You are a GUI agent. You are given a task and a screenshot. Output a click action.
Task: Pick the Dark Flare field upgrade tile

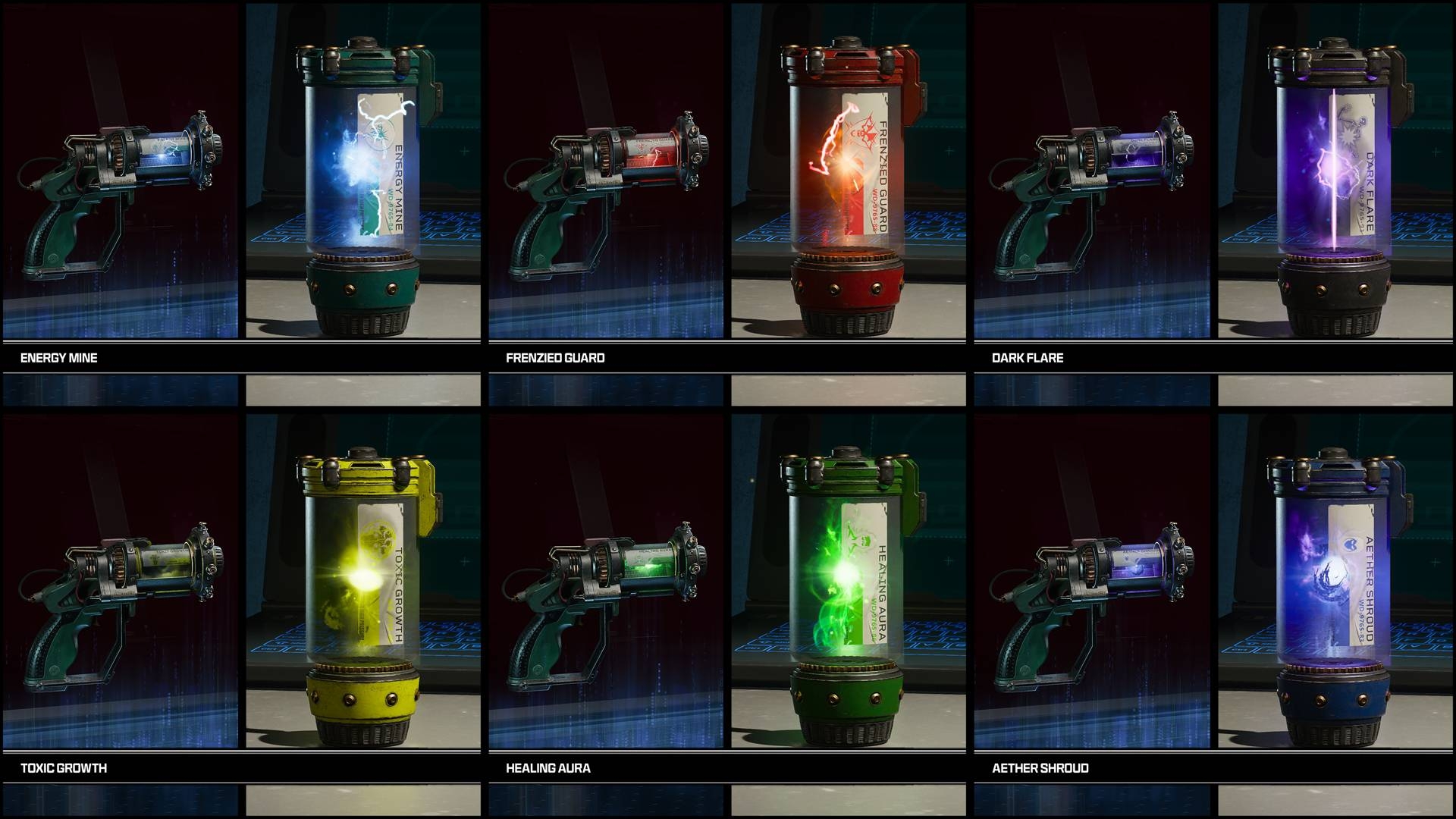(1212, 190)
